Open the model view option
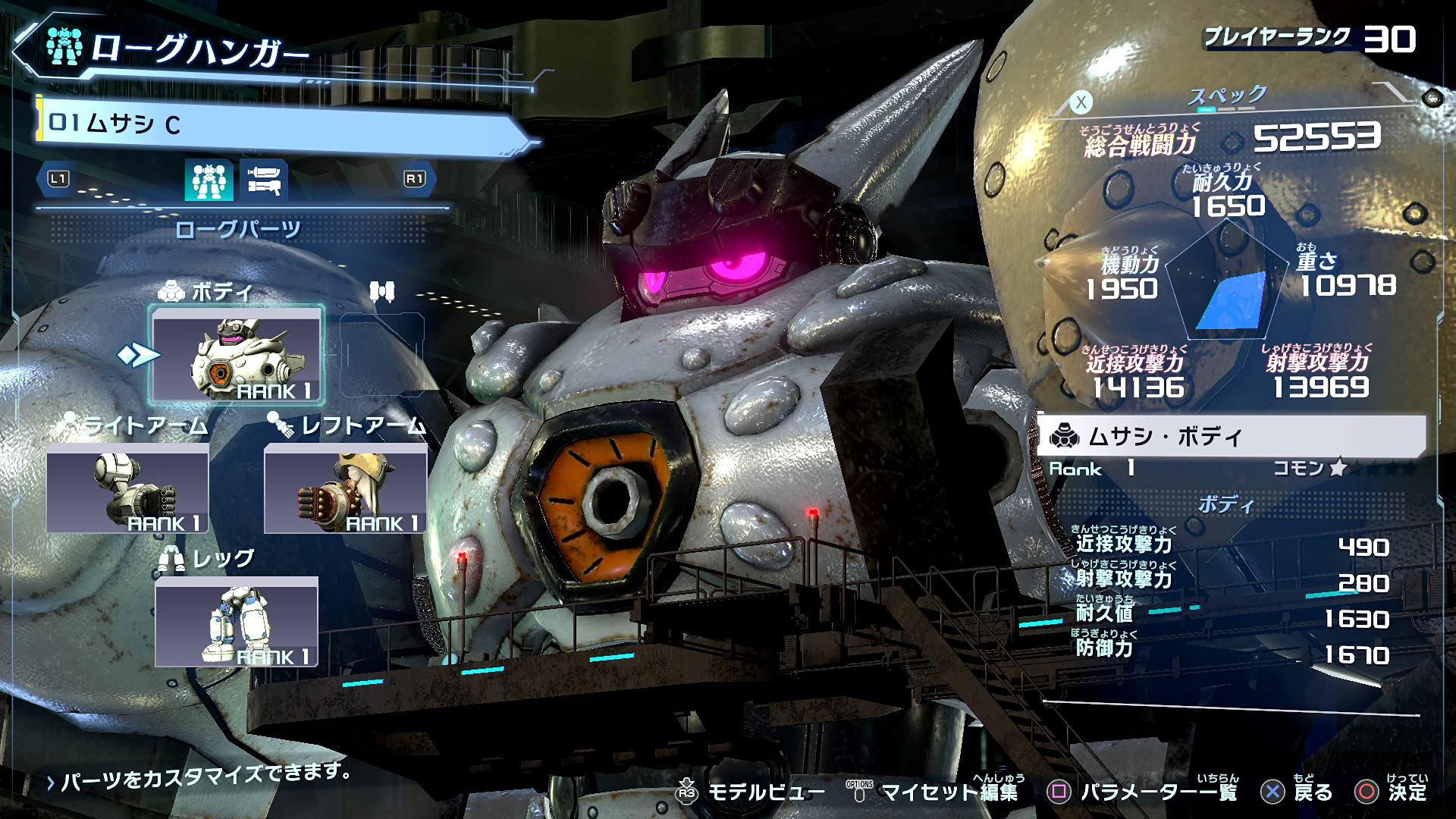This screenshot has width=1456, height=819. (749, 792)
